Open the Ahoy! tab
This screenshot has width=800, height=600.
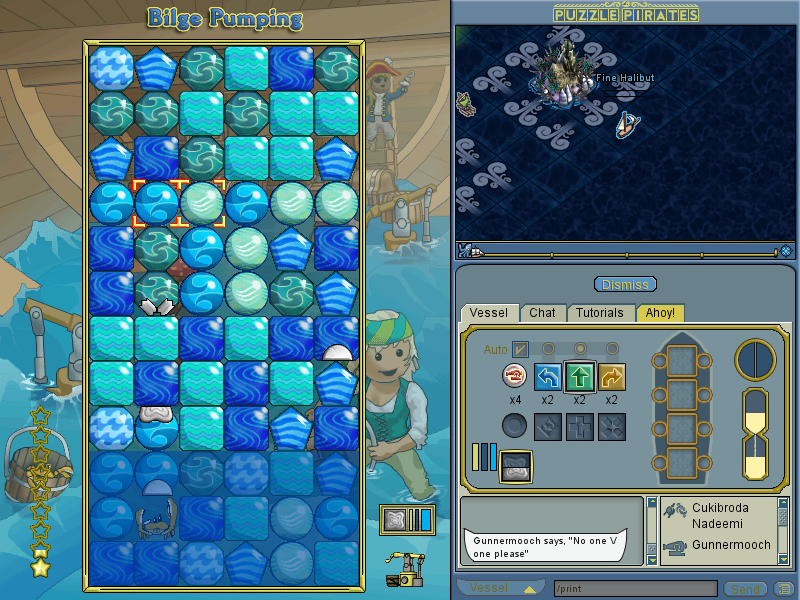660,313
